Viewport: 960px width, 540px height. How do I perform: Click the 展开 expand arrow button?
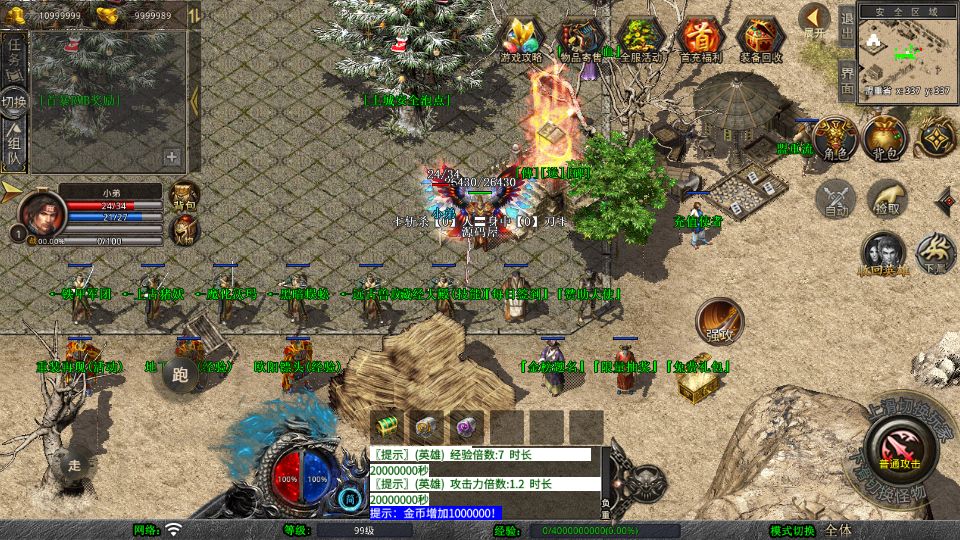tap(814, 20)
